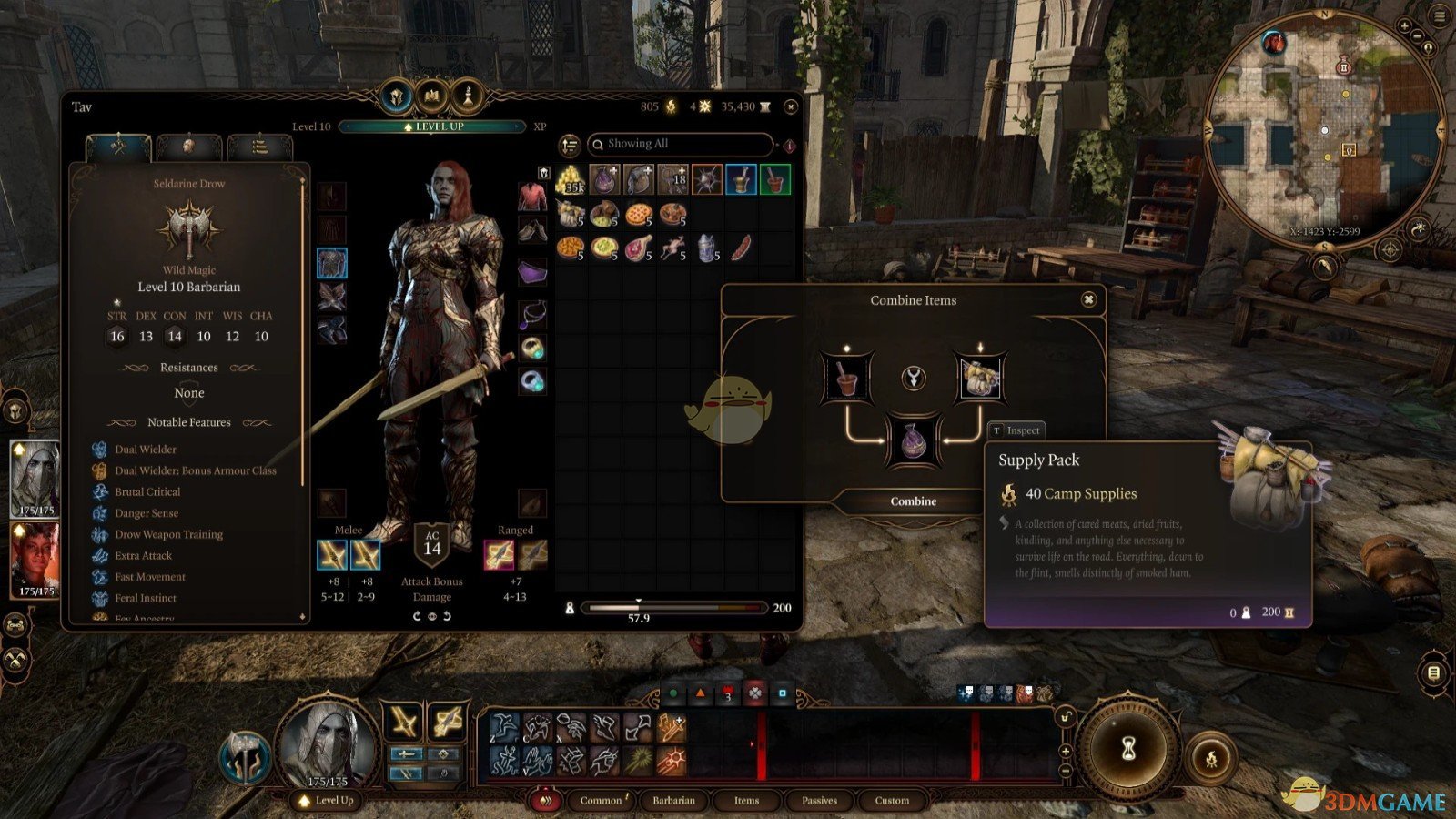Select the mortar and pestle inventory item
1456x819 pixels.
point(741,179)
